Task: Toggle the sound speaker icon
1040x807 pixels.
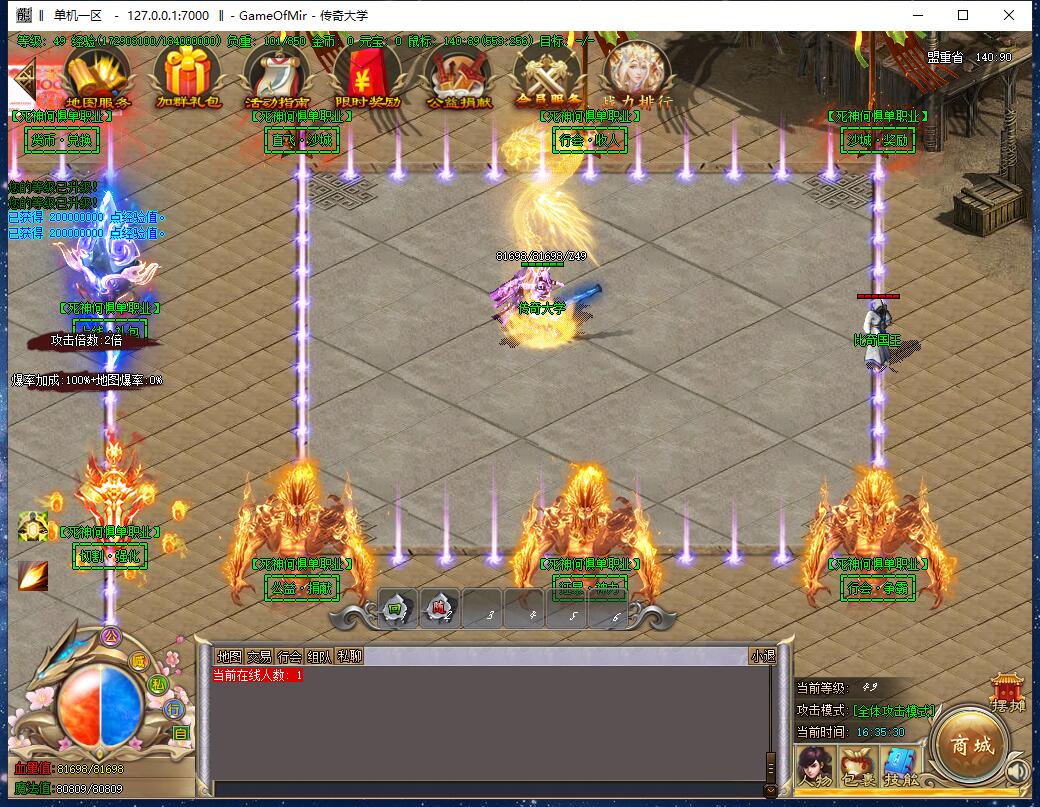Action: (x=1018, y=771)
